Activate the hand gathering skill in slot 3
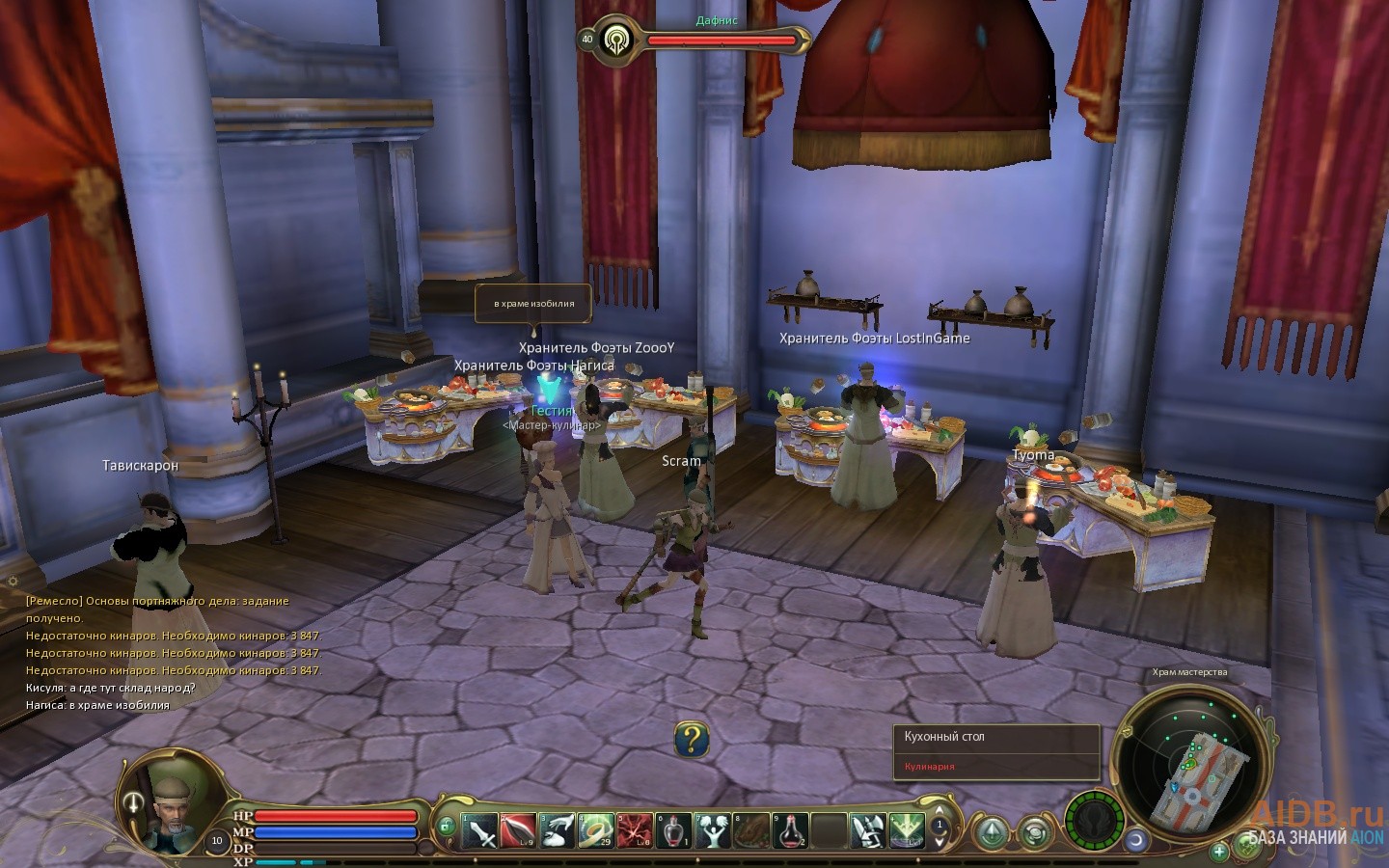The width and height of the screenshot is (1389, 868). (558, 830)
